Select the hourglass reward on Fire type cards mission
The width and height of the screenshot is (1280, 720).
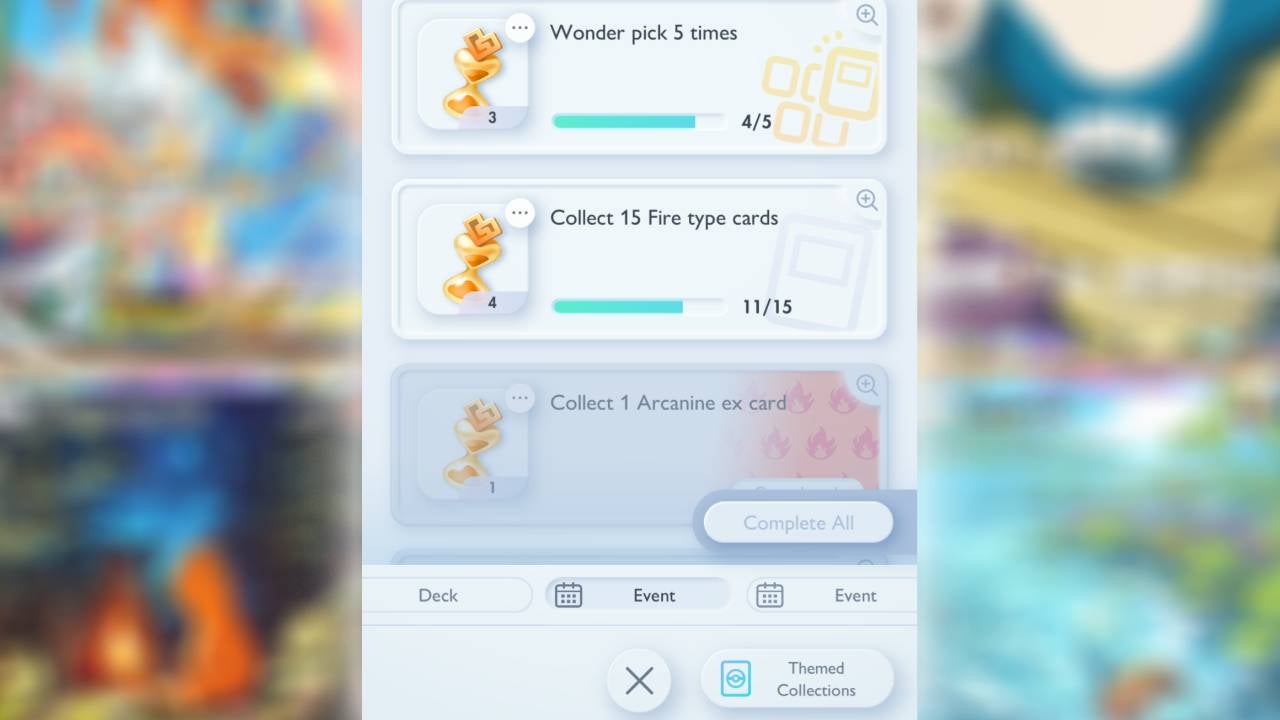472,257
